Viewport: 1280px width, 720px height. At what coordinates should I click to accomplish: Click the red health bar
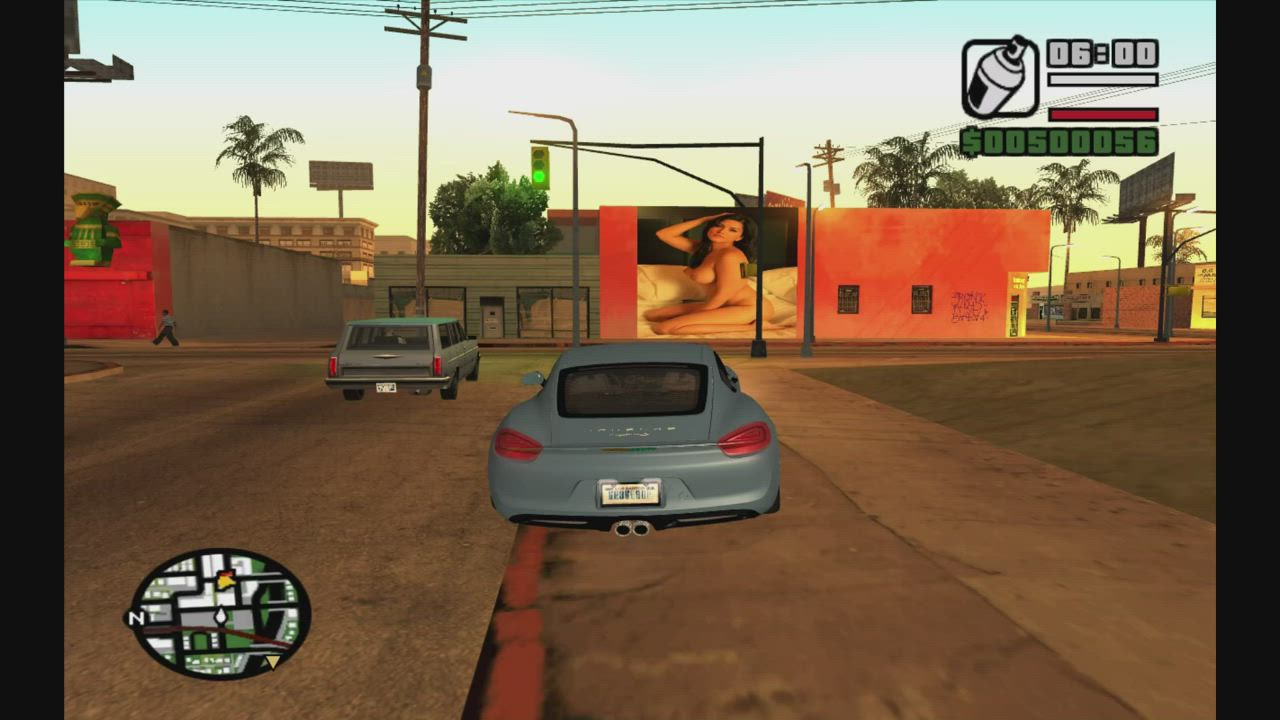(x=1103, y=115)
